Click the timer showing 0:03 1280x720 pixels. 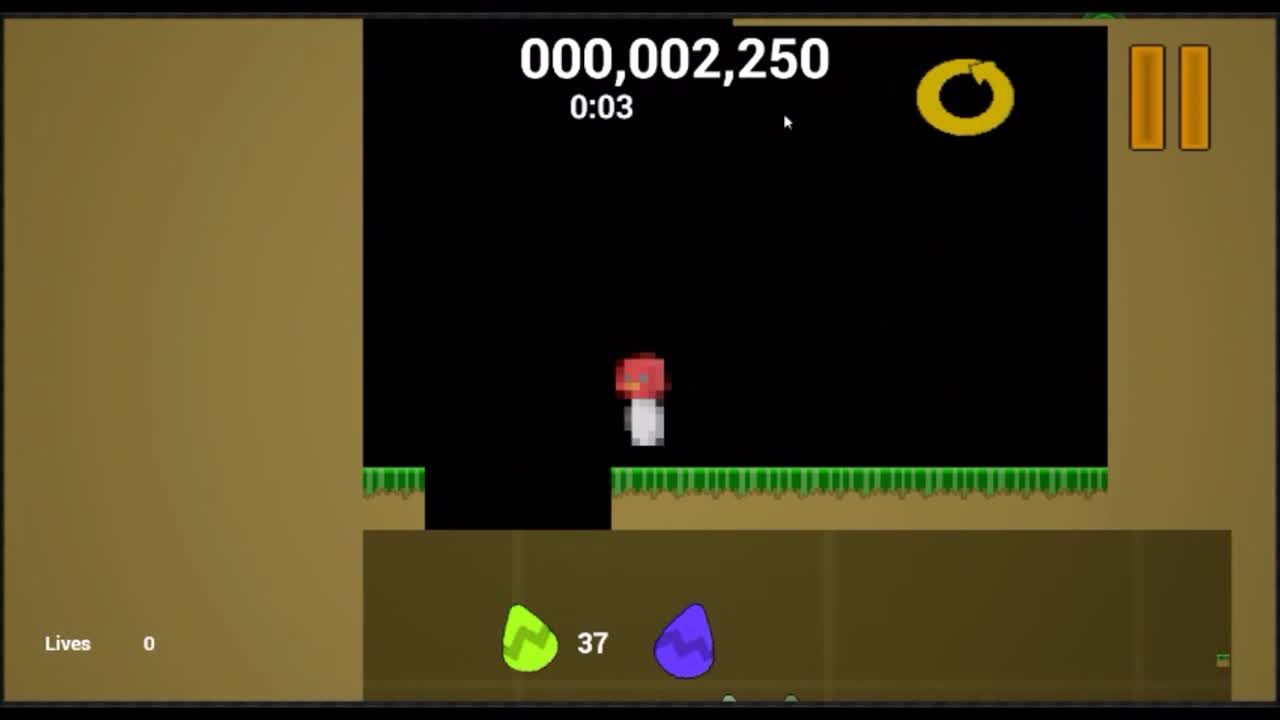[x=602, y=109]
